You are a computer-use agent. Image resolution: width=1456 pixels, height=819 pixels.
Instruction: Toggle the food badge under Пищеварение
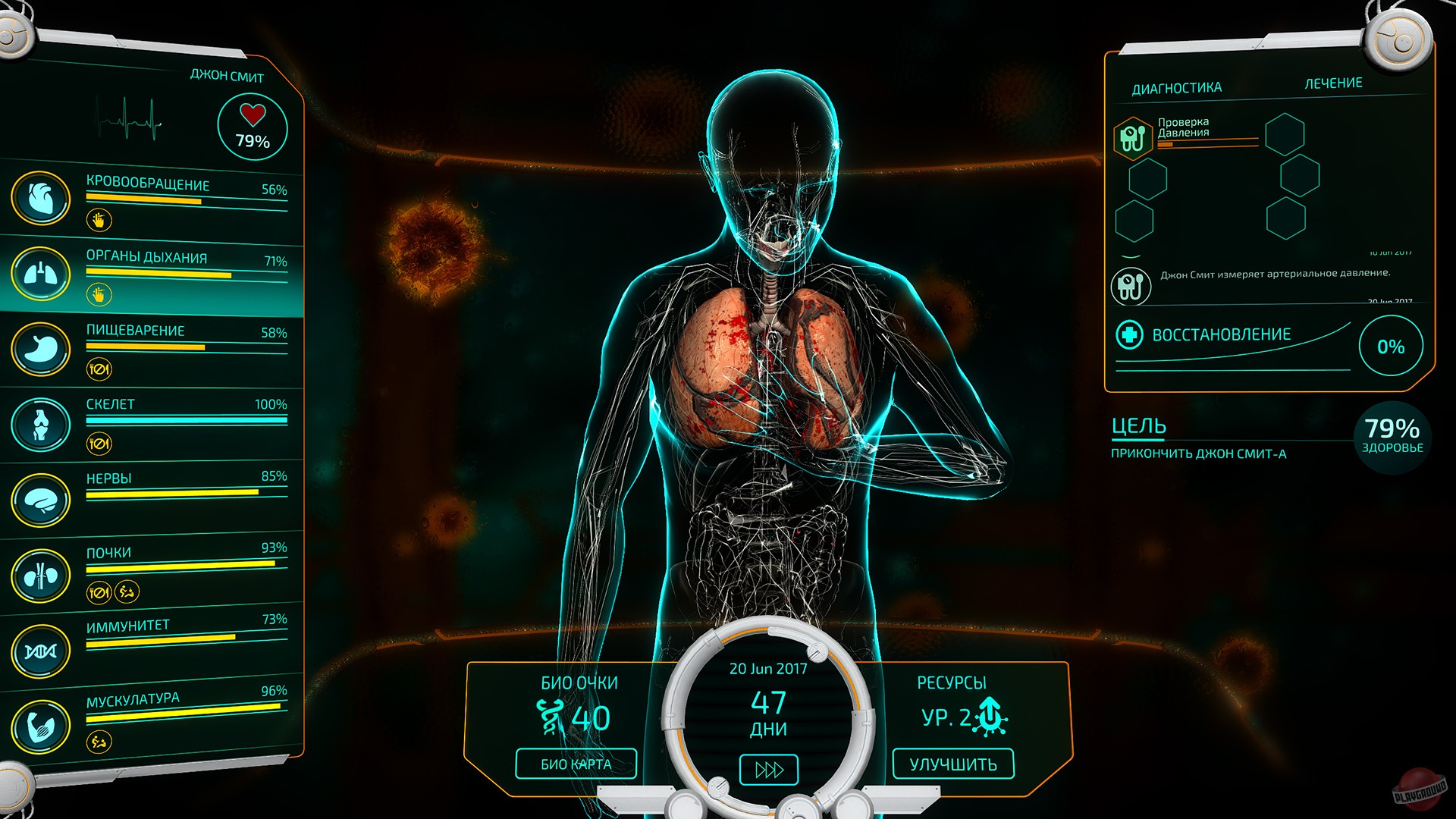pos(100,371)
